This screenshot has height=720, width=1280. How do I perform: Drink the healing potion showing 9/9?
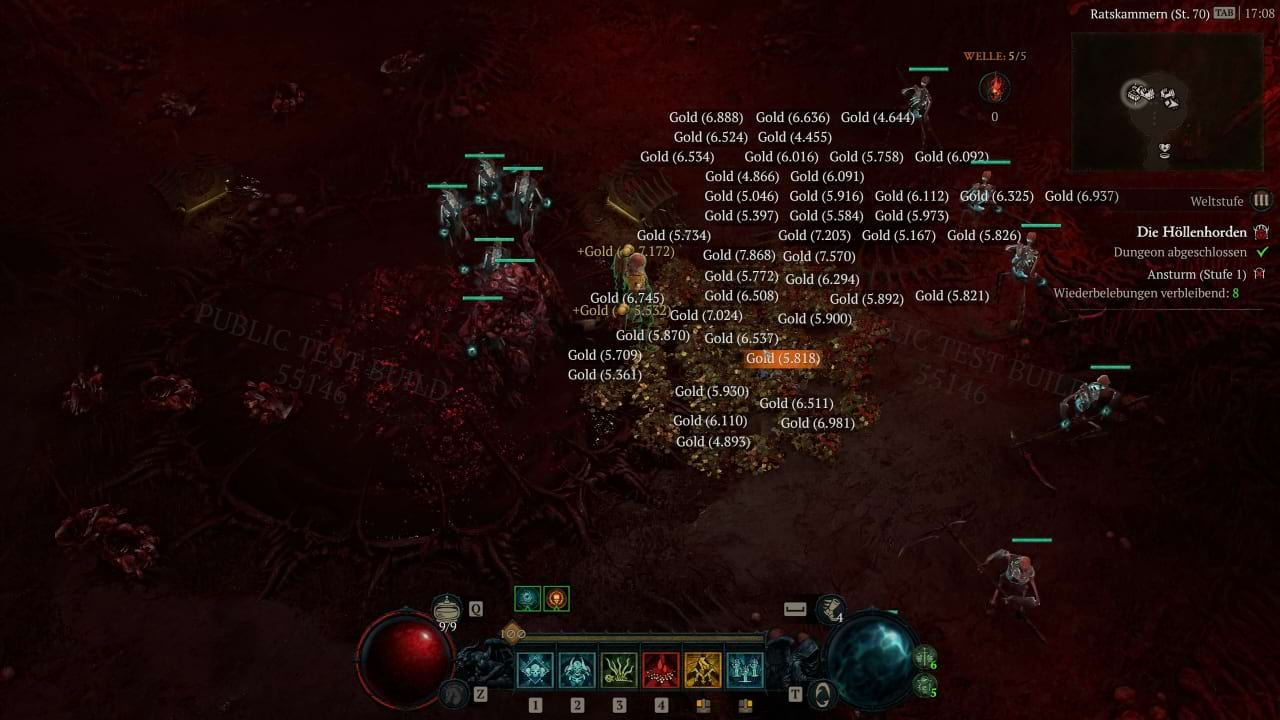(447, 609)
